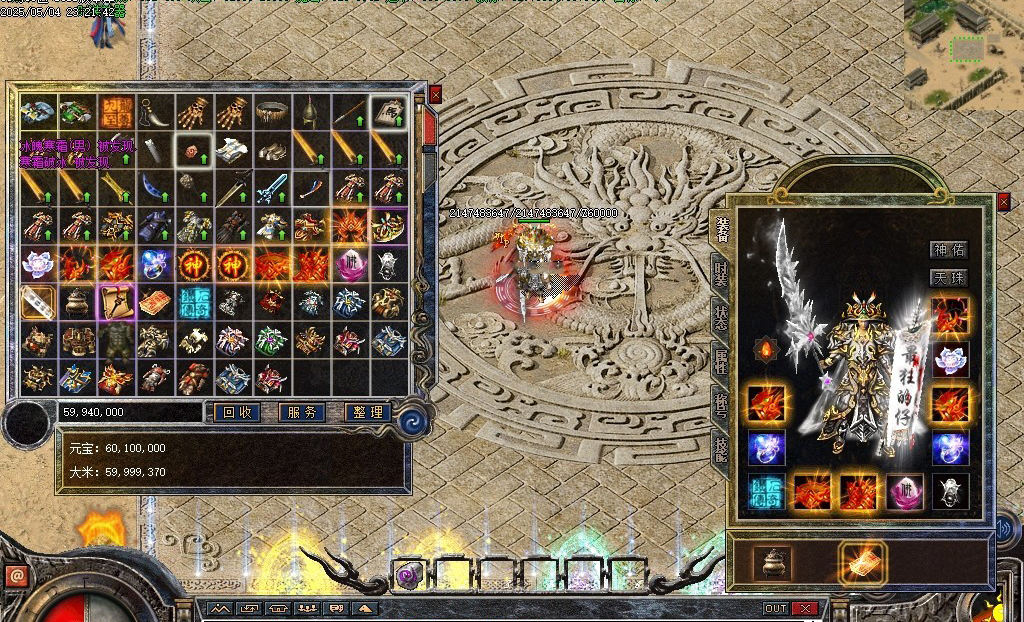1024x622 pixels.
Task: Sort the bag with 整理 button
Action: coord(367,412)
